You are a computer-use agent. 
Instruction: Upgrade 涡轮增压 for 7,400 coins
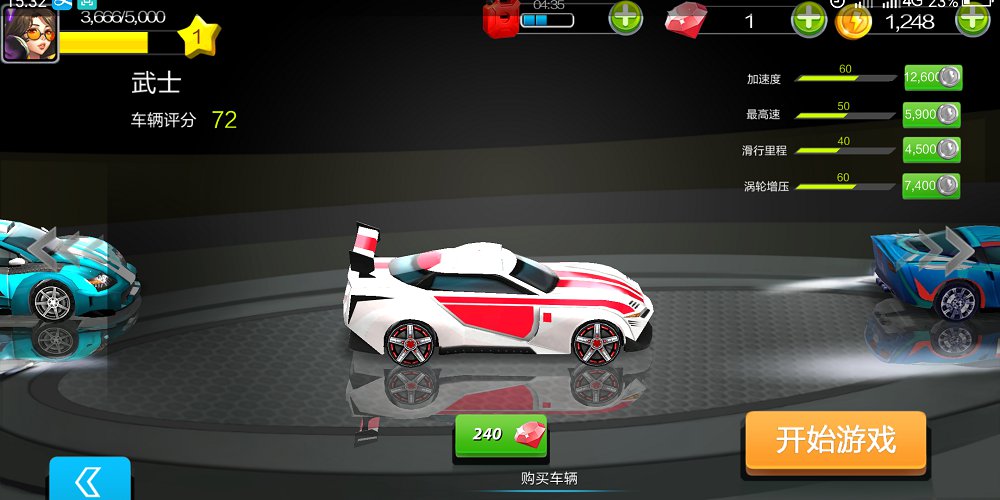click(932, 185)
